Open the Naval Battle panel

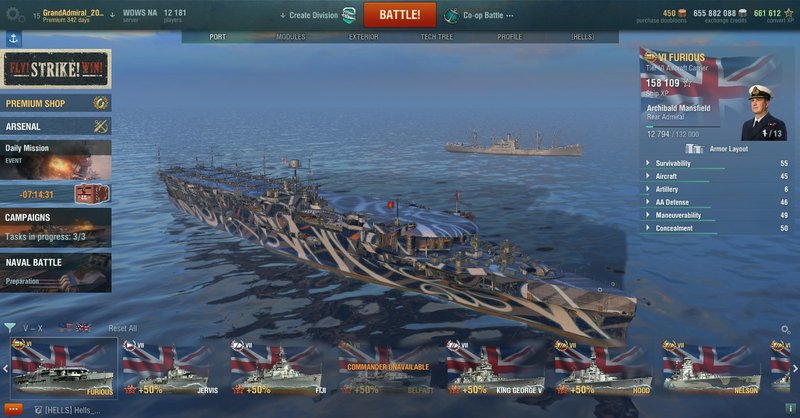click(56, 271)
